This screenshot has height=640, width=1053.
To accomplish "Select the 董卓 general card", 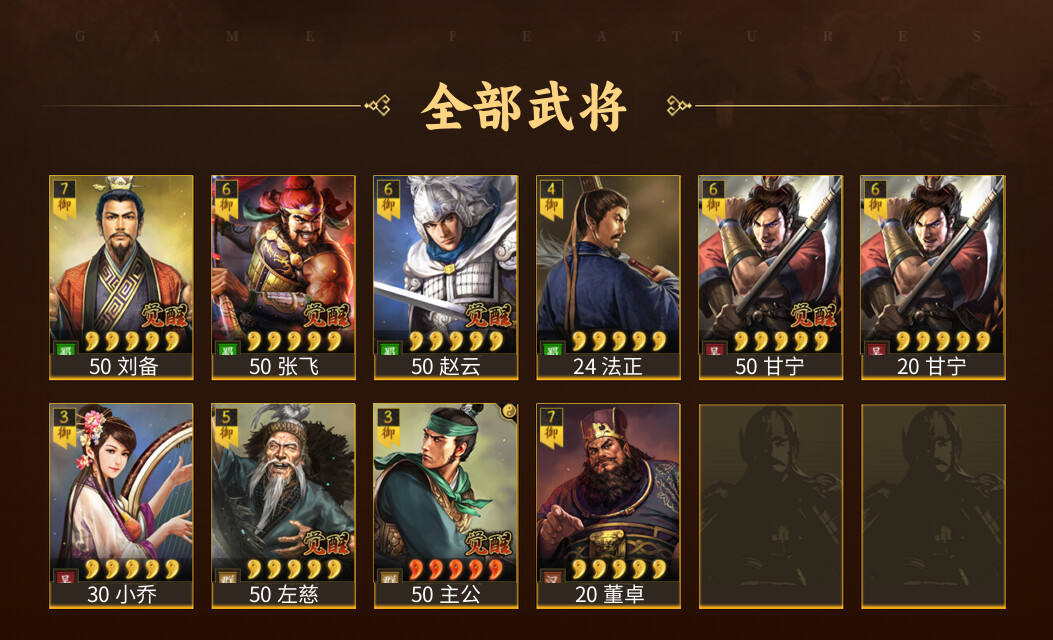I will click(x=608, y=504).
